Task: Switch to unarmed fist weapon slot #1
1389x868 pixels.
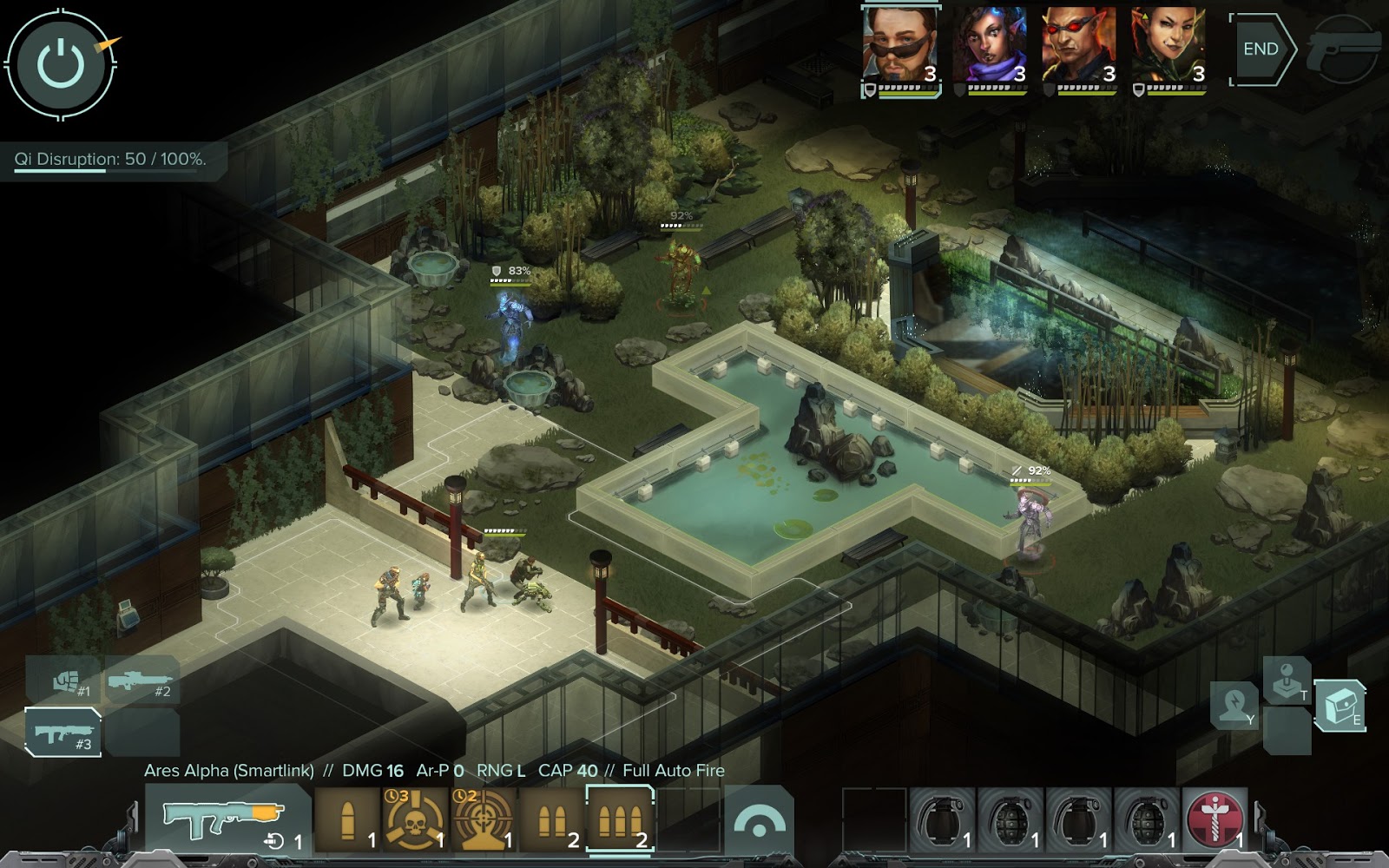Action: point(66,680)
